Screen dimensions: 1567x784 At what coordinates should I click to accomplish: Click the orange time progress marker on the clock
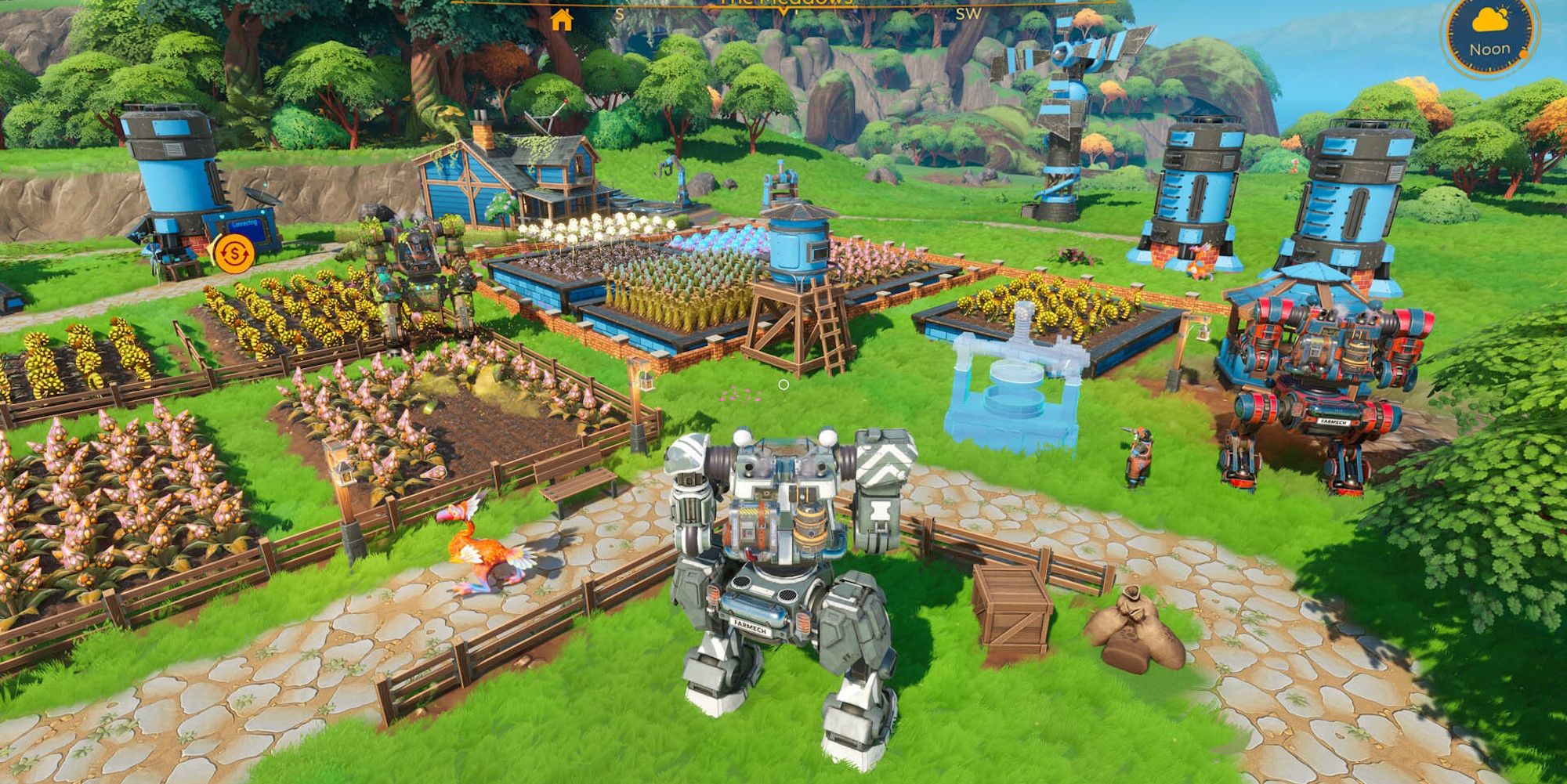1523,54
